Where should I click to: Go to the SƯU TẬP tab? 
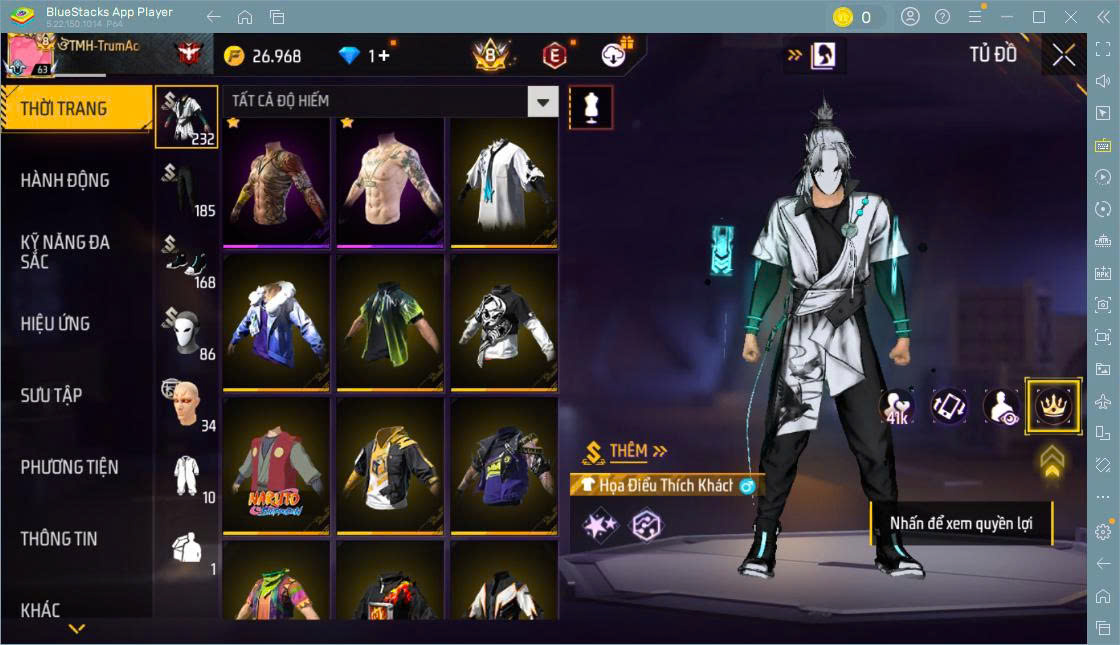pos(52,395)
